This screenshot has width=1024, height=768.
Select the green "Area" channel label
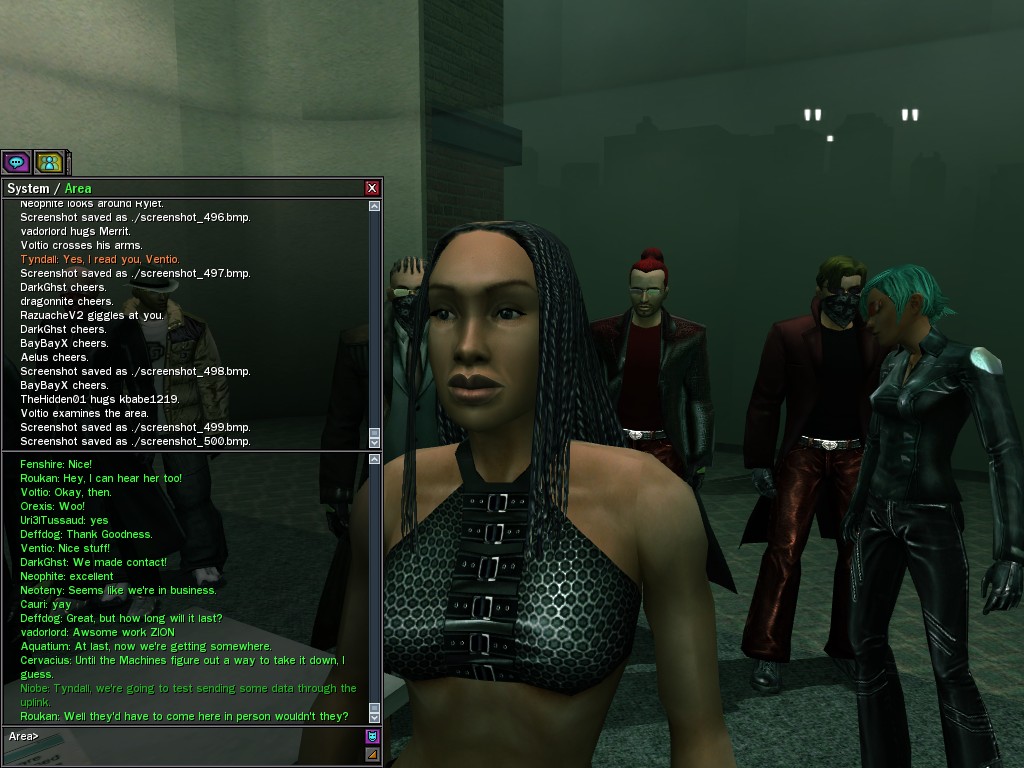78,188
